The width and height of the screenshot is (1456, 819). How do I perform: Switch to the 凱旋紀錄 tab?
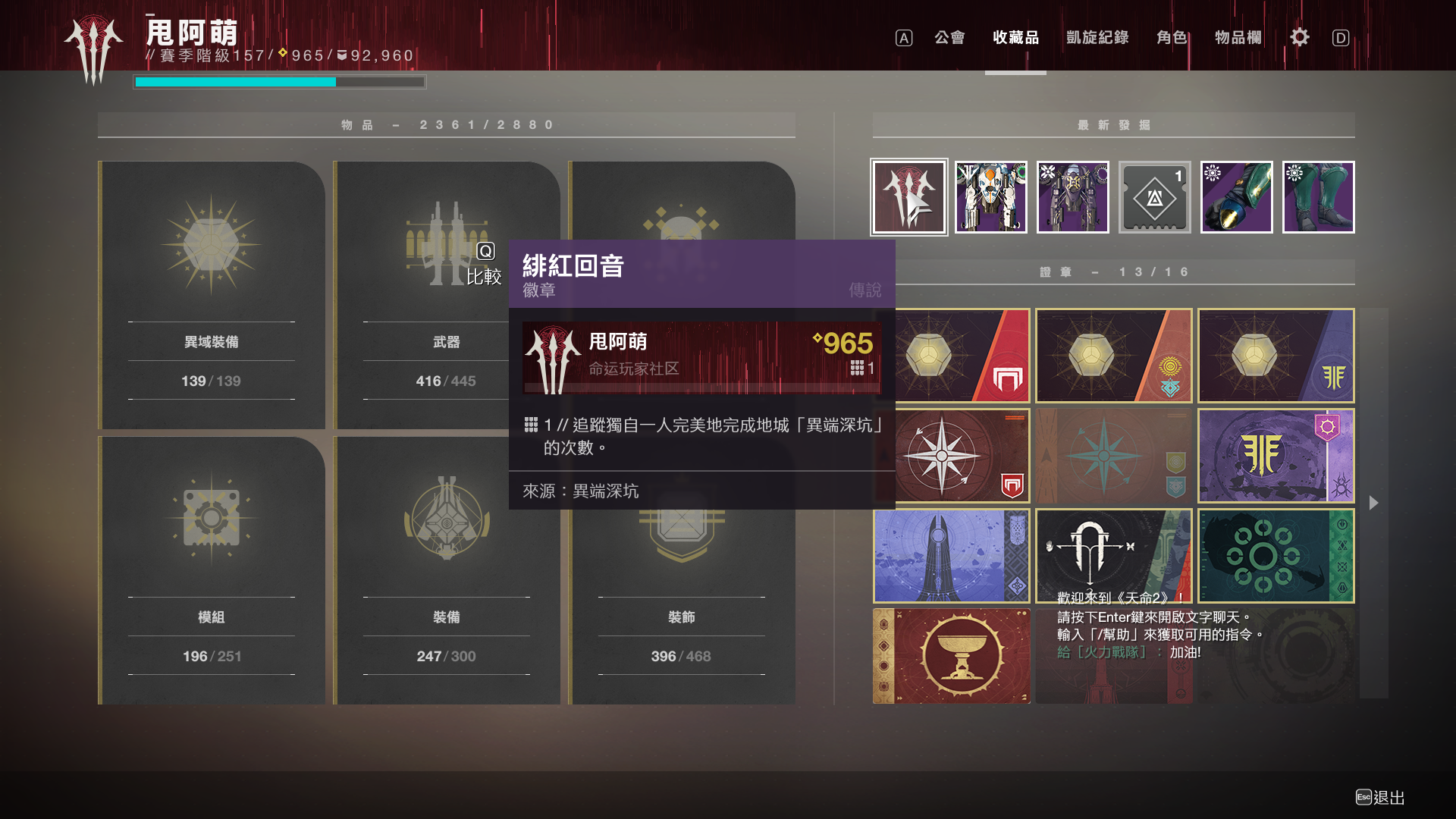(x=1095, y=37)
